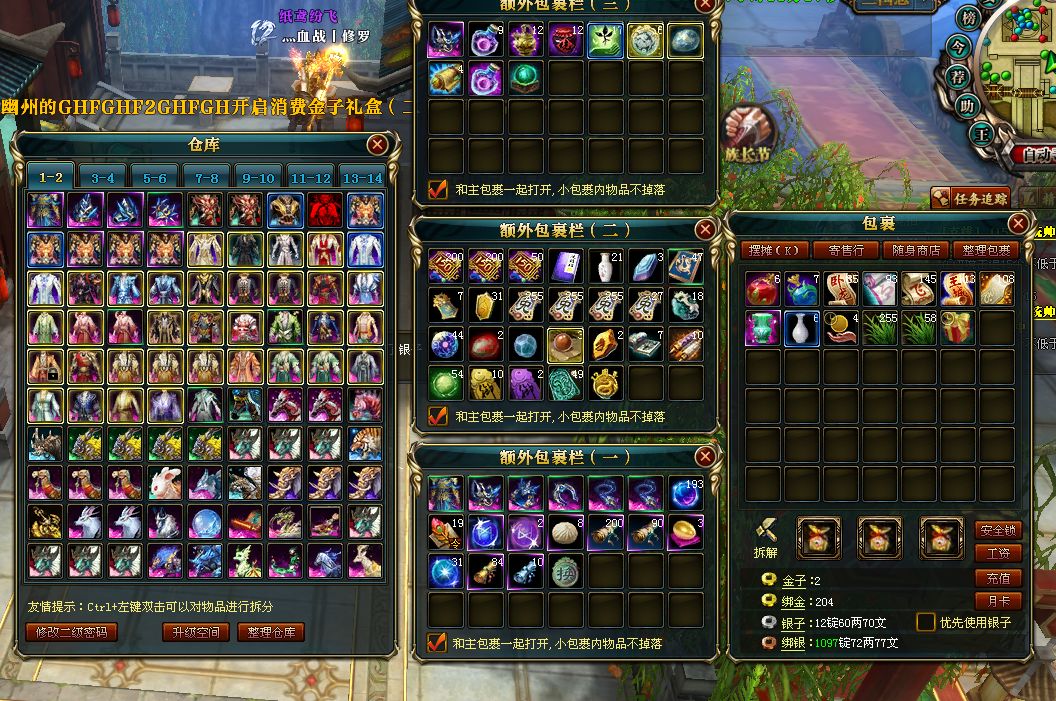Close the 包裹 bag window
Screen dimensions: 1056x701
pos(1018,223)
